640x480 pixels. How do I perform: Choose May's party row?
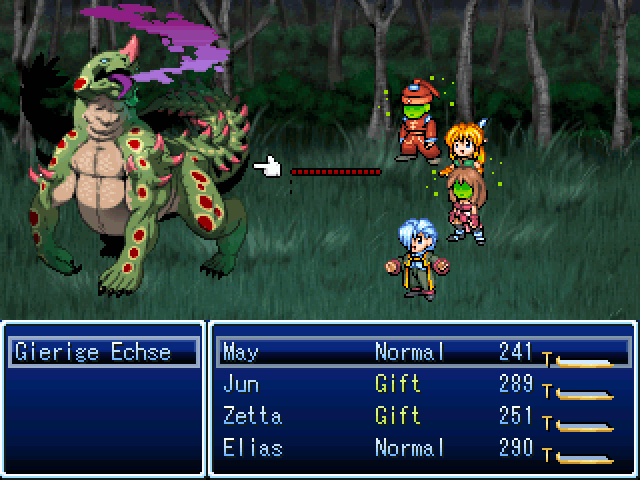422,352
